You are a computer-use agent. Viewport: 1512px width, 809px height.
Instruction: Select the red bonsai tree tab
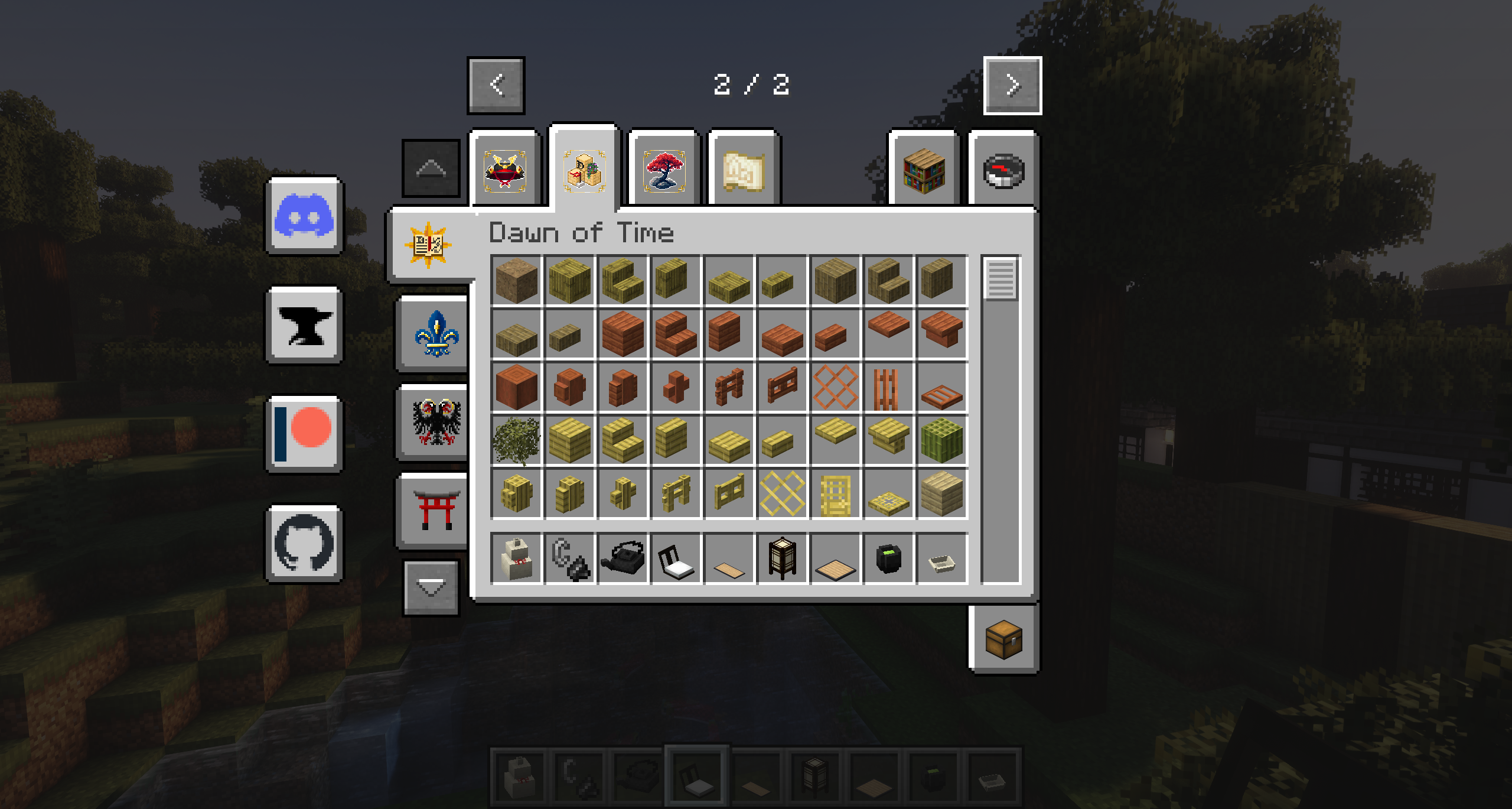pyautogui.click(x=664, y=170)
